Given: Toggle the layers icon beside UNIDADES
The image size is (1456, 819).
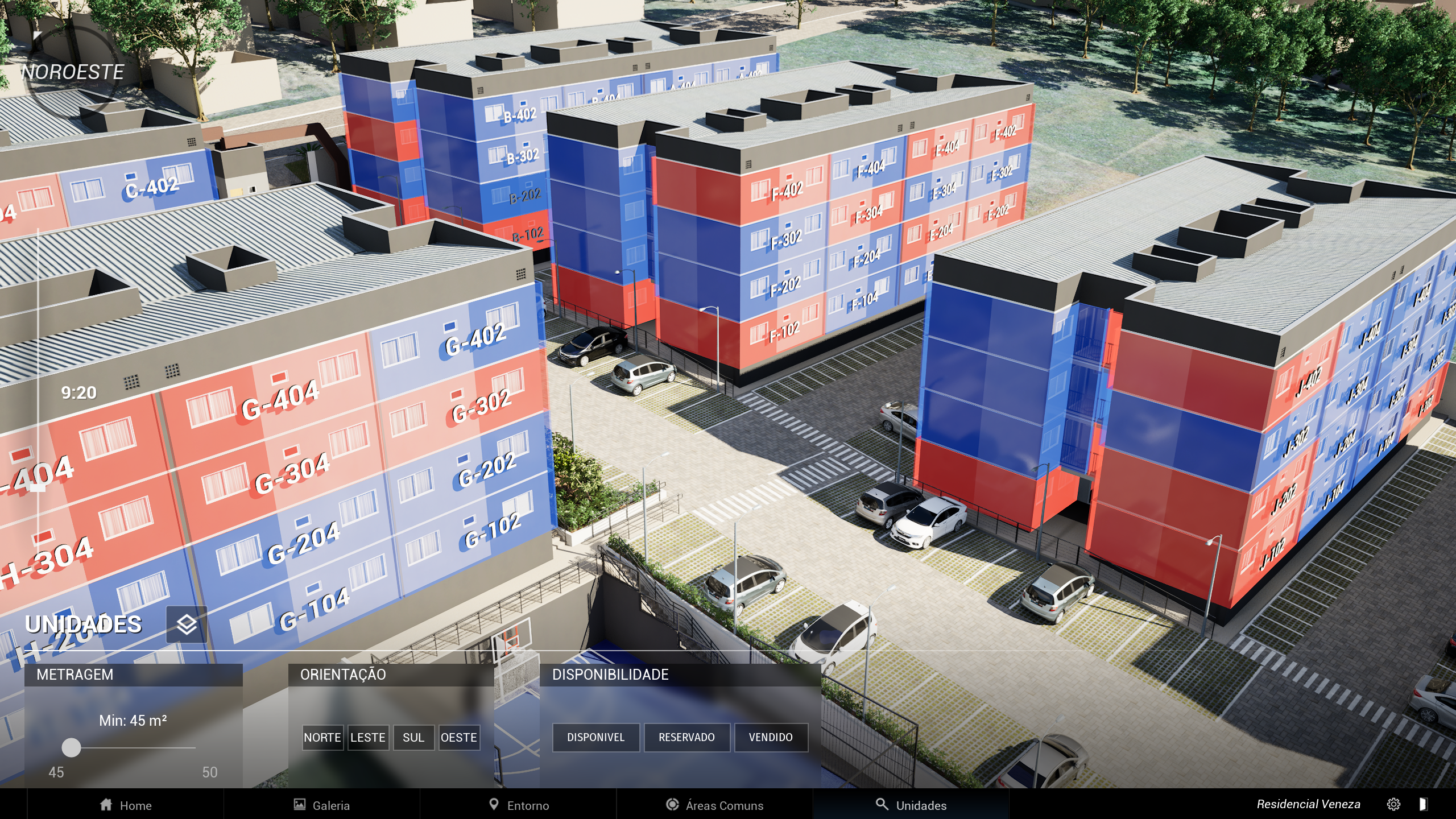Looking at the screenshot, I should coord(187,624).
